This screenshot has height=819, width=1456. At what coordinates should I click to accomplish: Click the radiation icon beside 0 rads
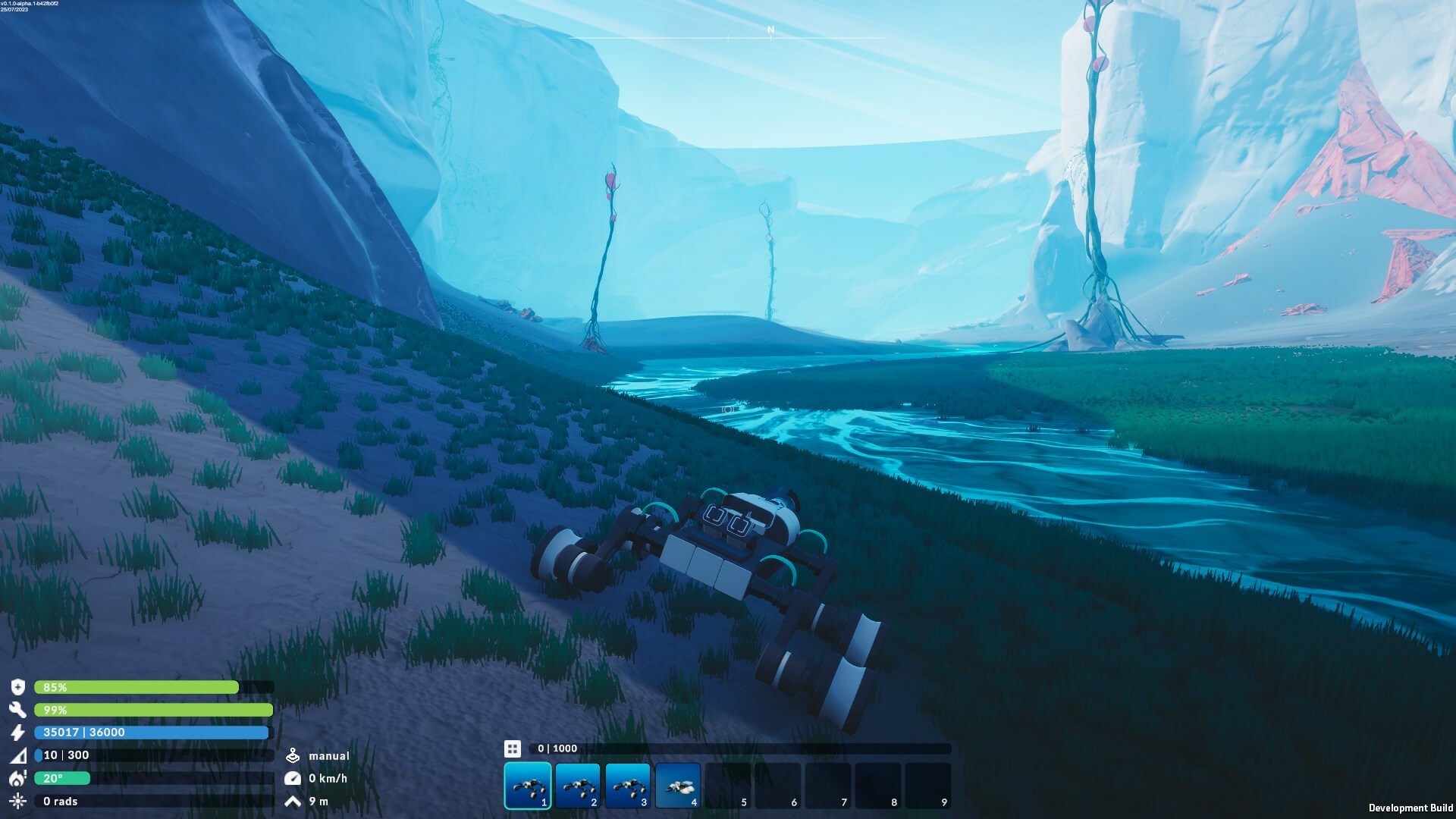click(18, 801)
